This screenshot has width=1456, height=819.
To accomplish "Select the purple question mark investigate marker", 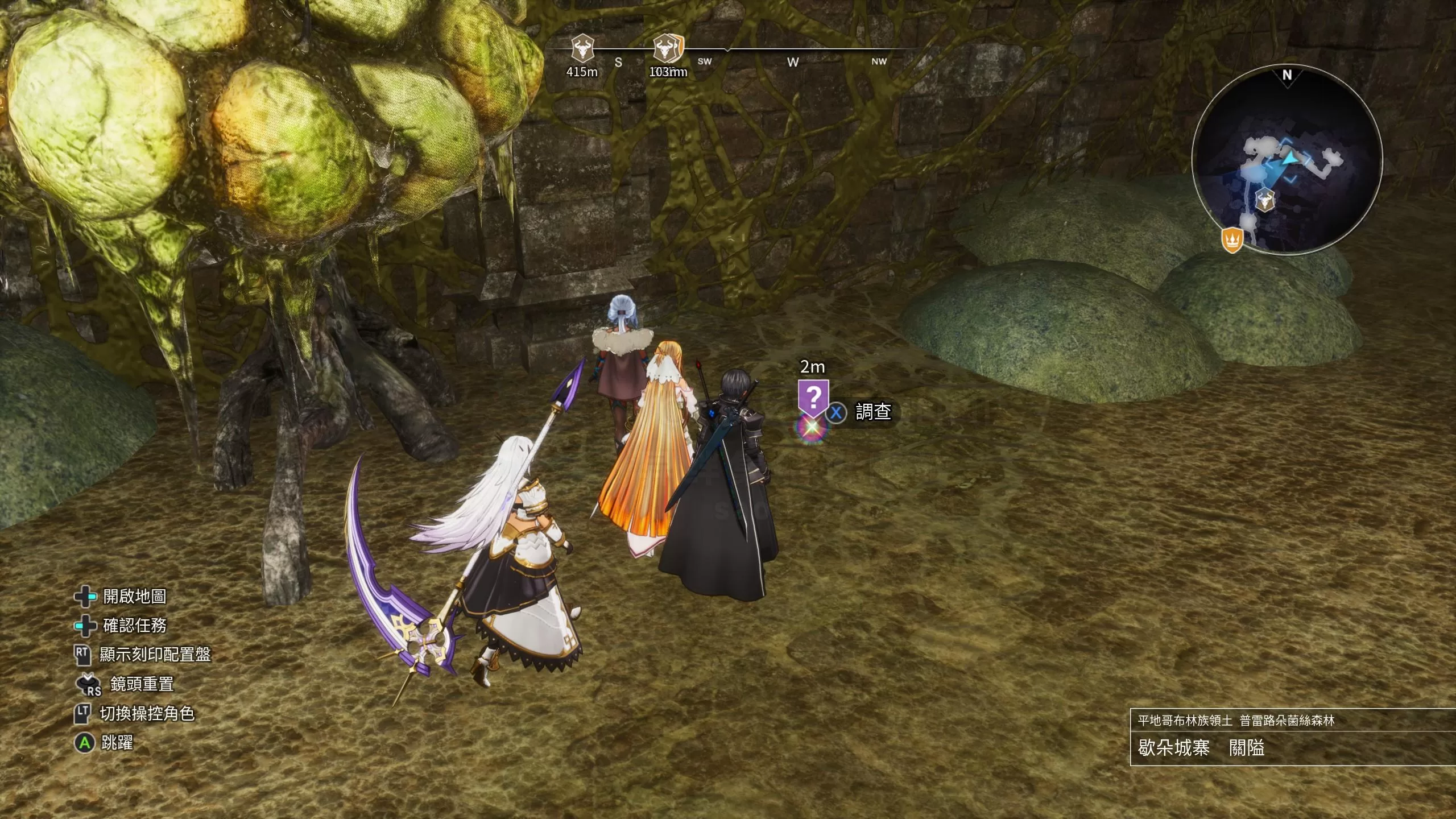I will (813, 397).
